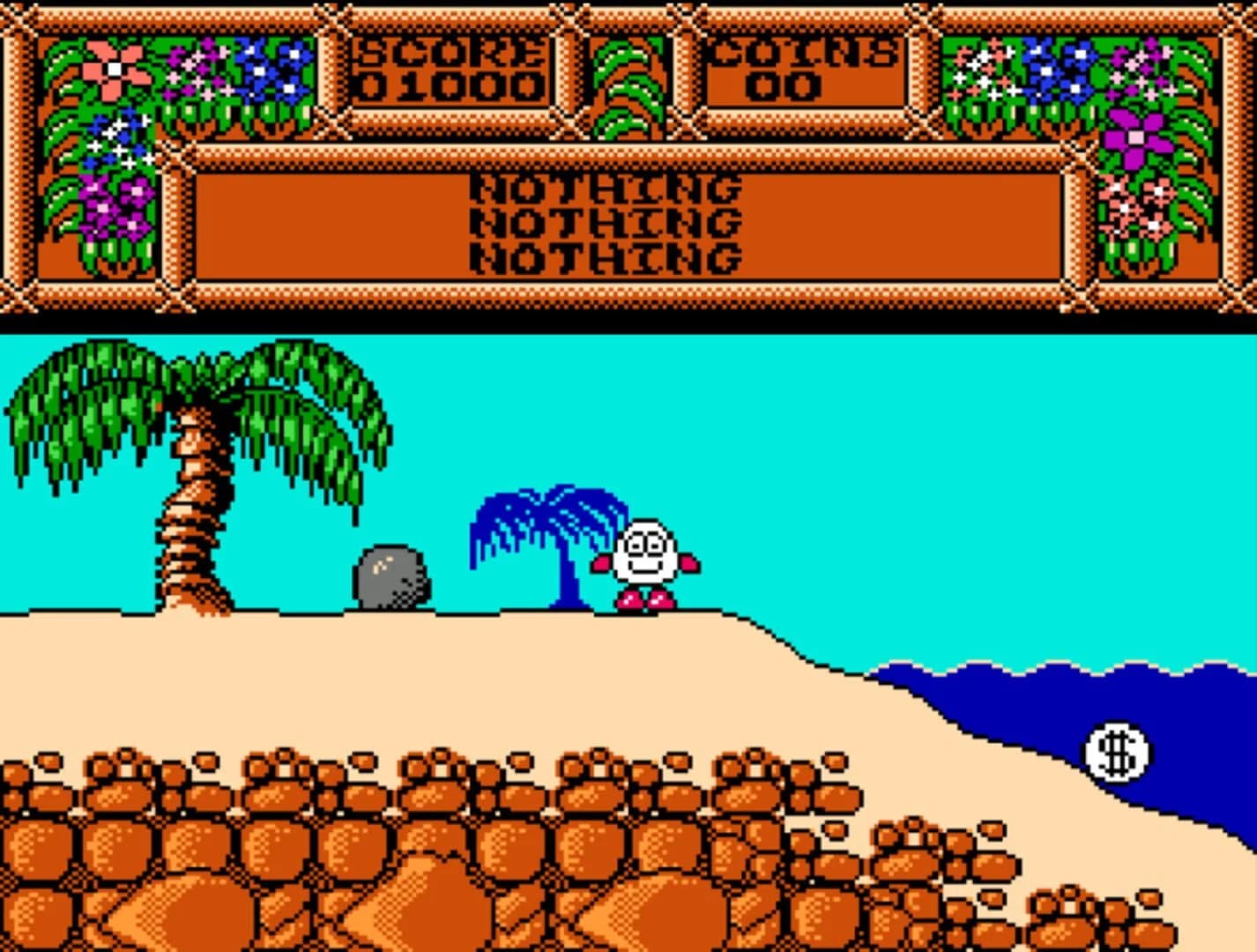This screenshot has width=1257, height=952.
Task: Click the rocky cliff wall below the beach
Action: click(353, 855)
